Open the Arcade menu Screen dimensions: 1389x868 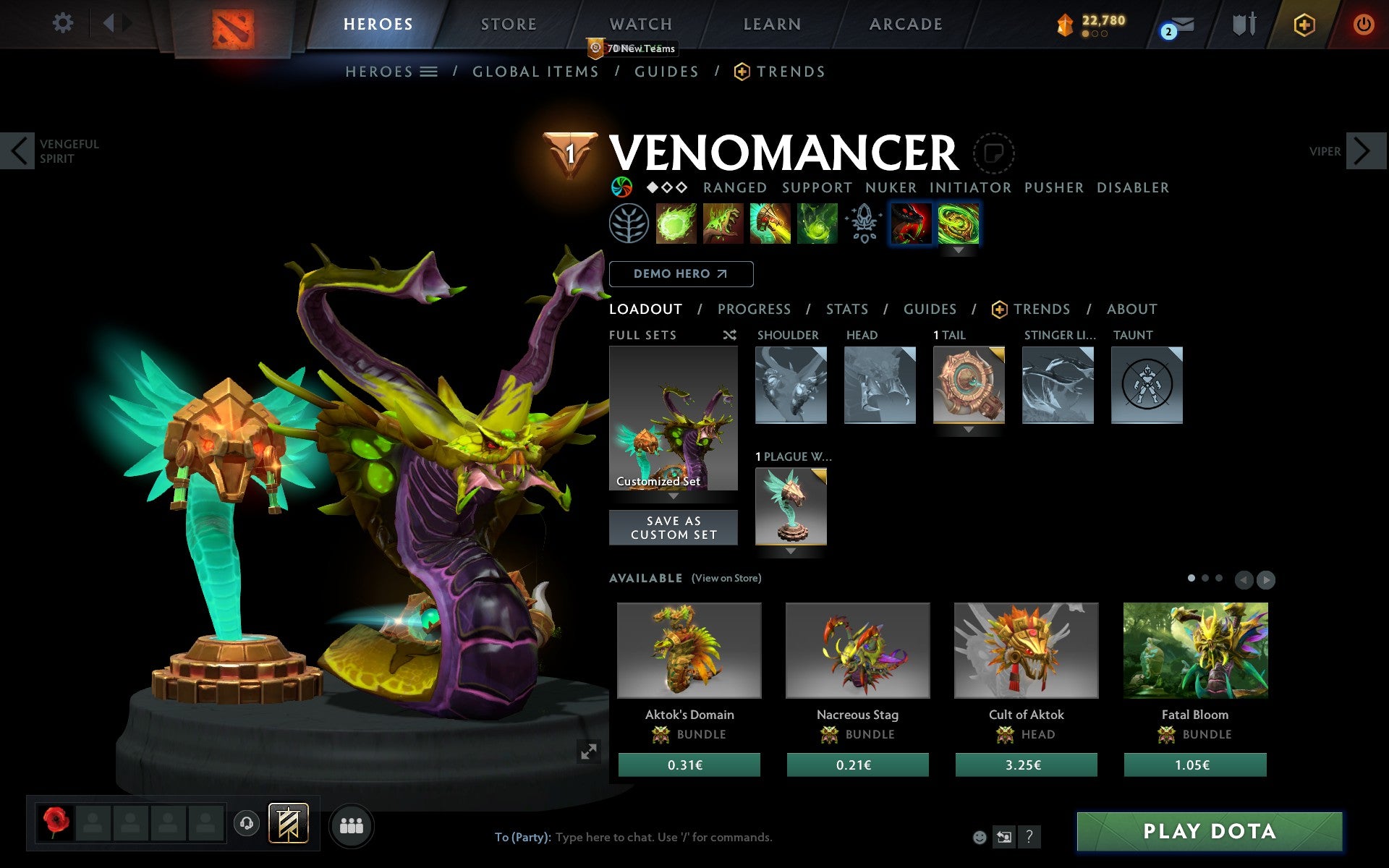coord(905,24)
